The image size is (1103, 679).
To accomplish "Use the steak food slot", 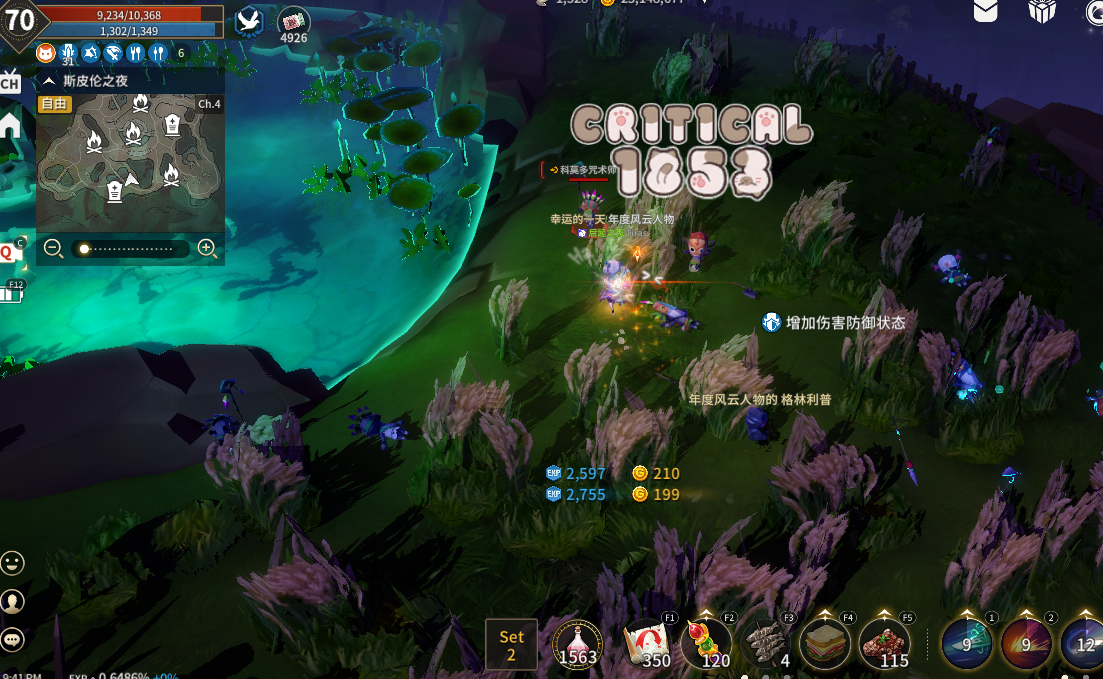I will point(885,643).
